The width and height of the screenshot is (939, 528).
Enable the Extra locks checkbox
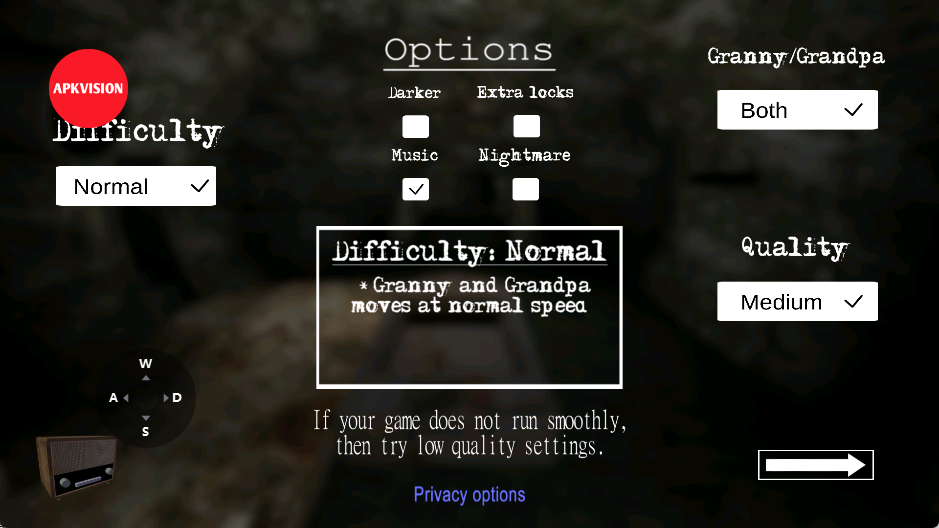526,126
